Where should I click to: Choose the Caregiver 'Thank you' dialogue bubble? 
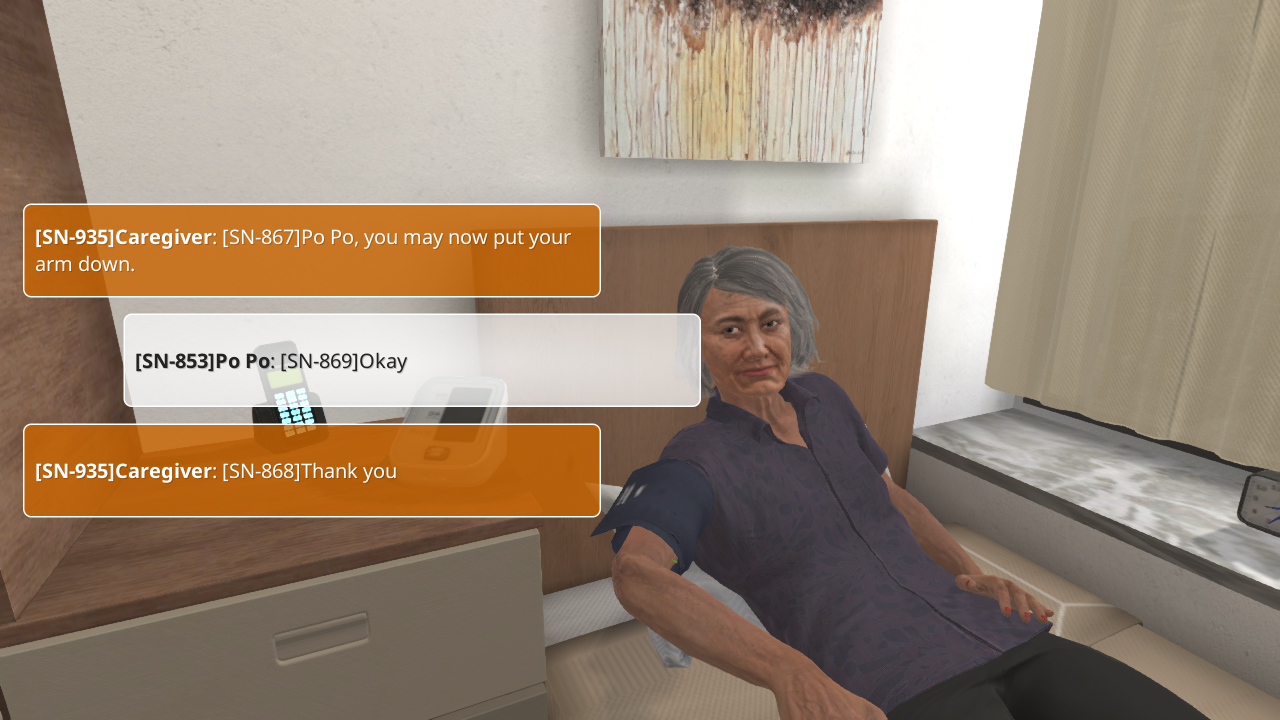(x=311, y=470)
